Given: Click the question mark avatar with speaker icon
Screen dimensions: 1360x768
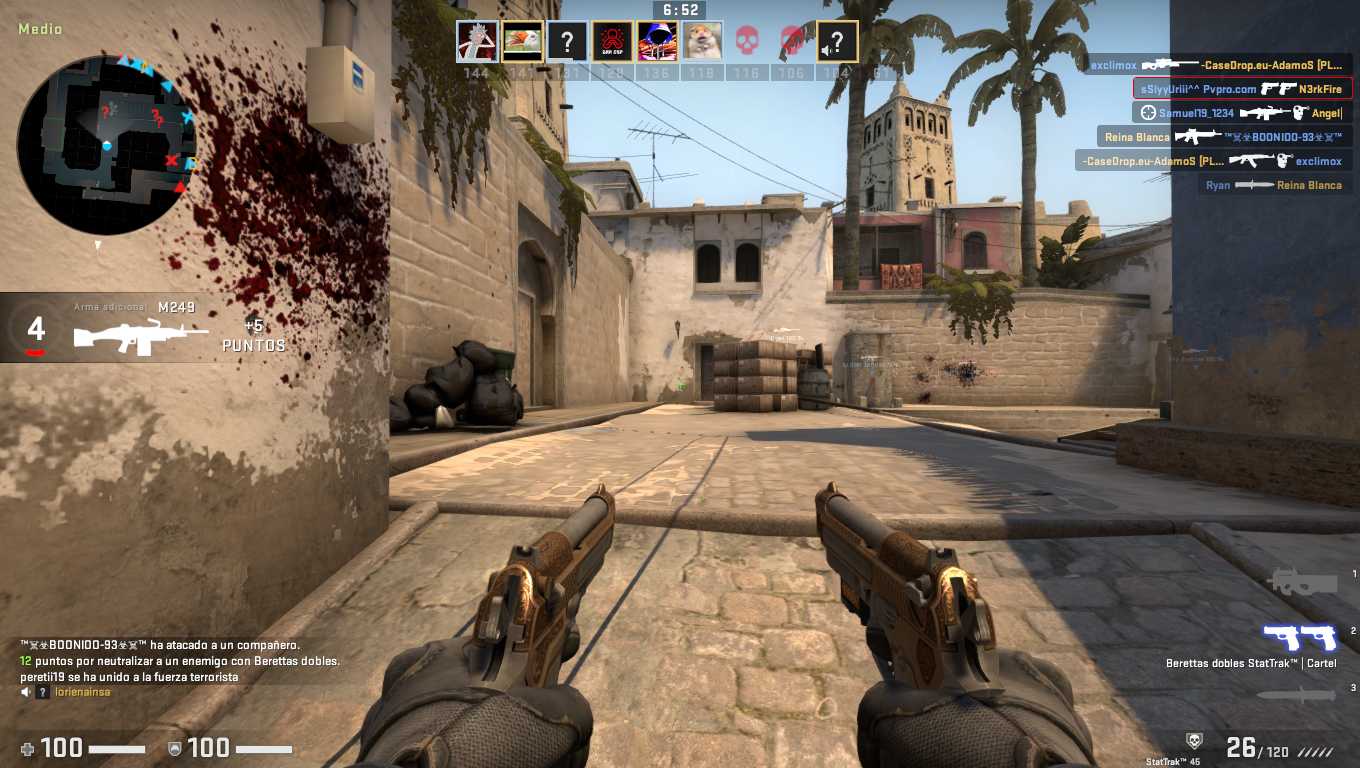Looking at the screenshot, I should point(837,42).
